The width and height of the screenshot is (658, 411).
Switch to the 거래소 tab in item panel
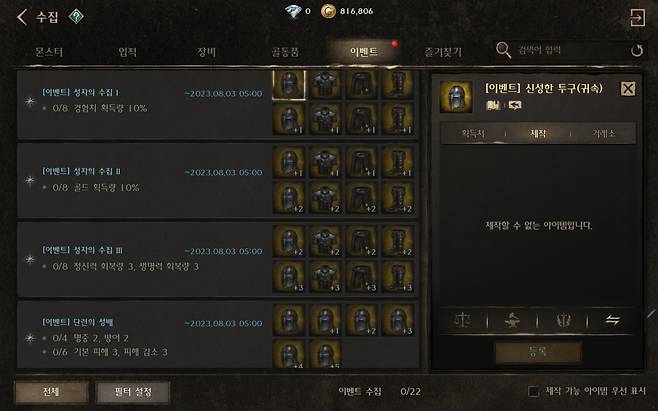pyautogui.click(x=602, y=133)
